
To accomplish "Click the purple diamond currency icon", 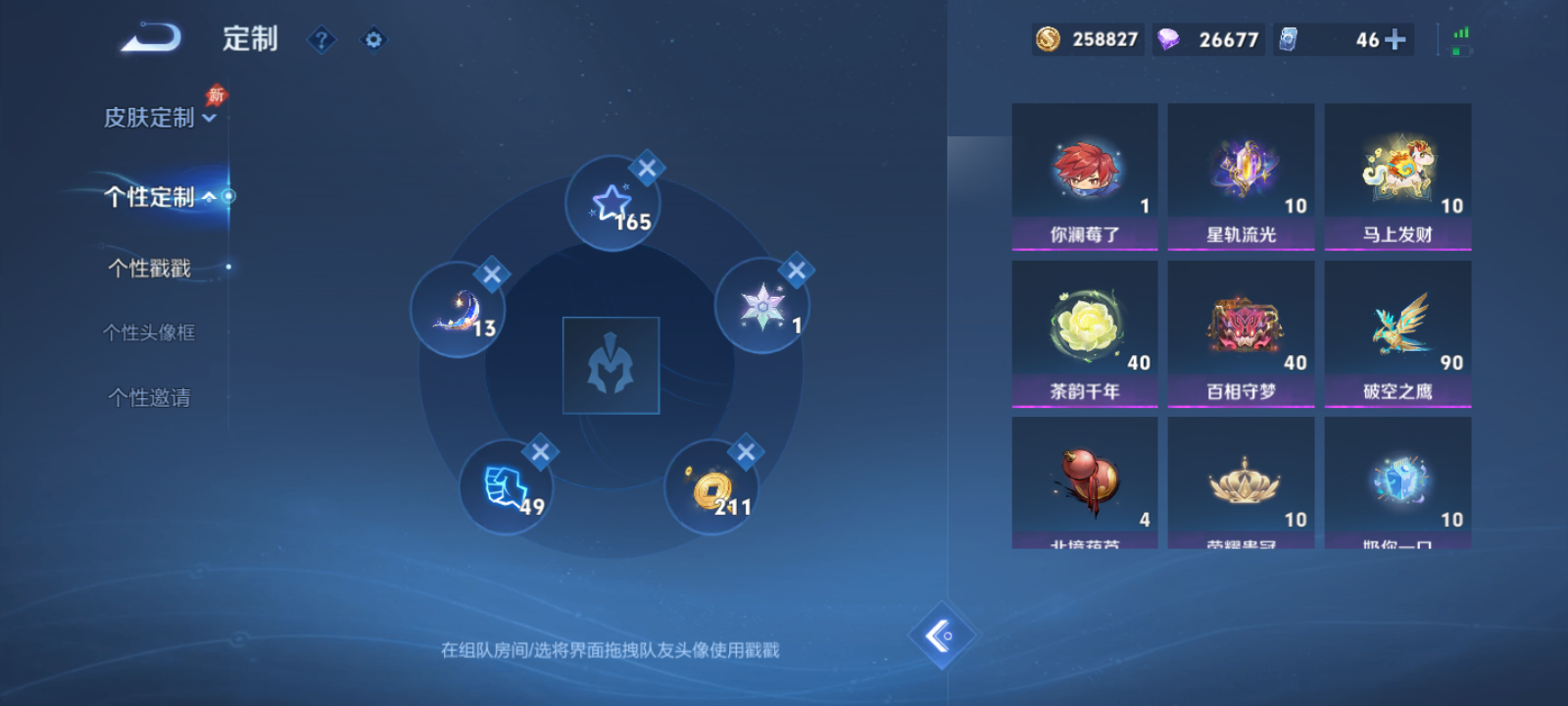I will click(x=1166, y=40).
